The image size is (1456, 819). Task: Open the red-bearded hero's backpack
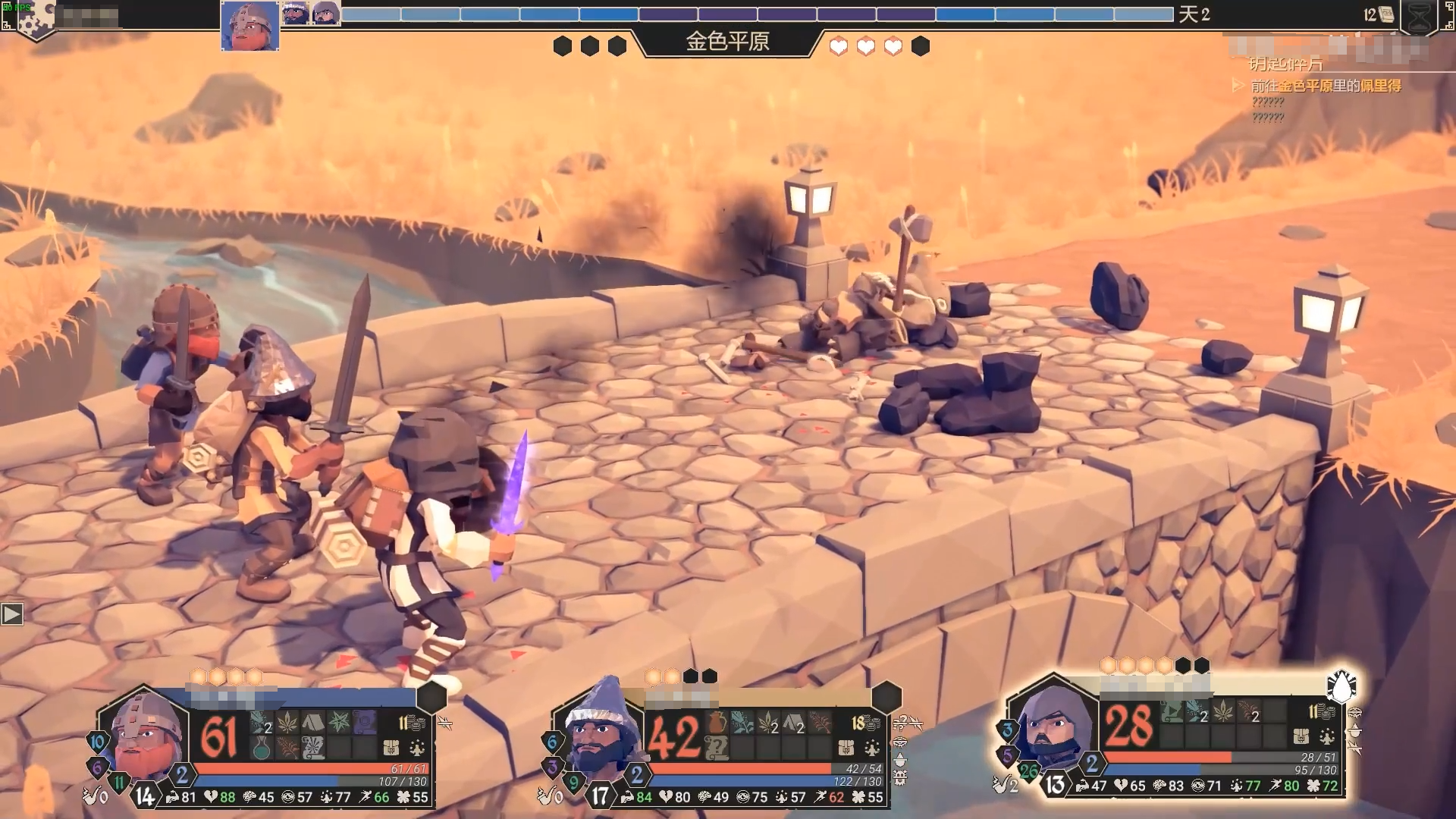coord(391,748)
